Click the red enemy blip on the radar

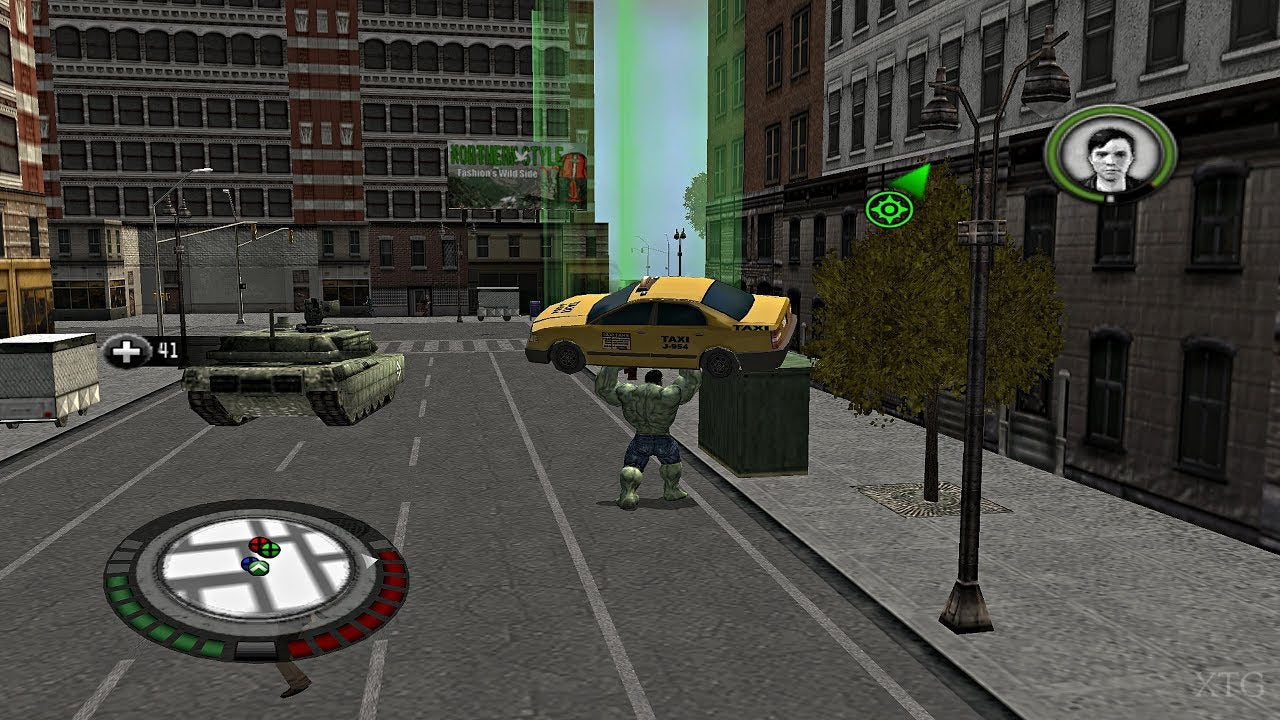click(259, 545)
